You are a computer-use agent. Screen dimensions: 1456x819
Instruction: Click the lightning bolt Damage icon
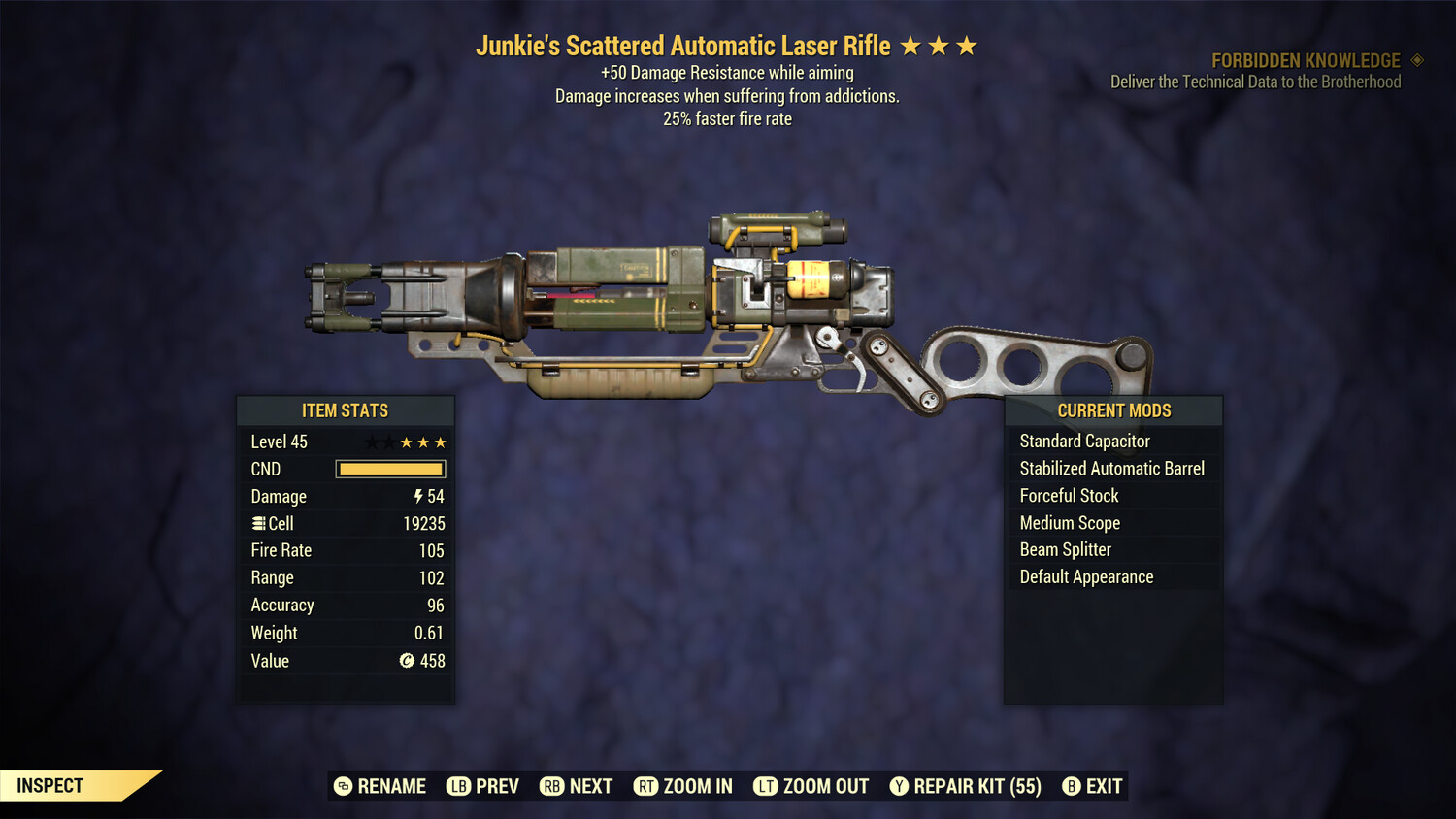pyautogui.click(x=416, y=496)
